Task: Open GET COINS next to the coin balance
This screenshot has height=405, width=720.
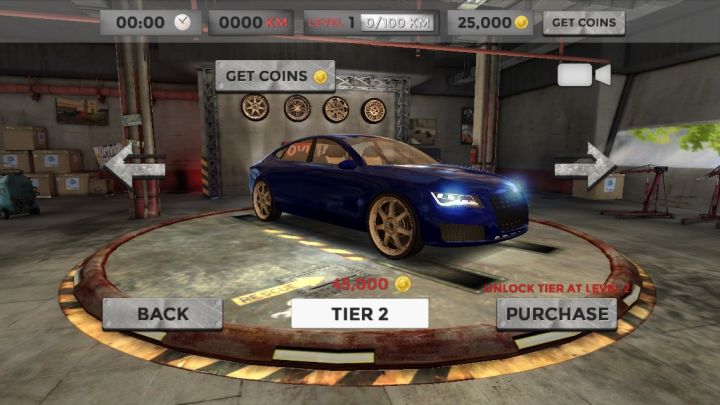Action: pyautogui.click(x=583, y=22)
